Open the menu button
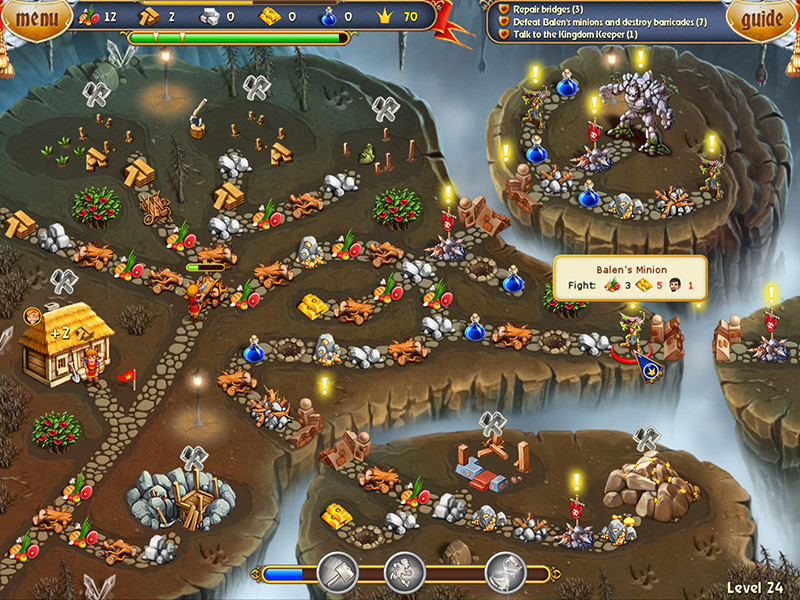 coord(36,17)
